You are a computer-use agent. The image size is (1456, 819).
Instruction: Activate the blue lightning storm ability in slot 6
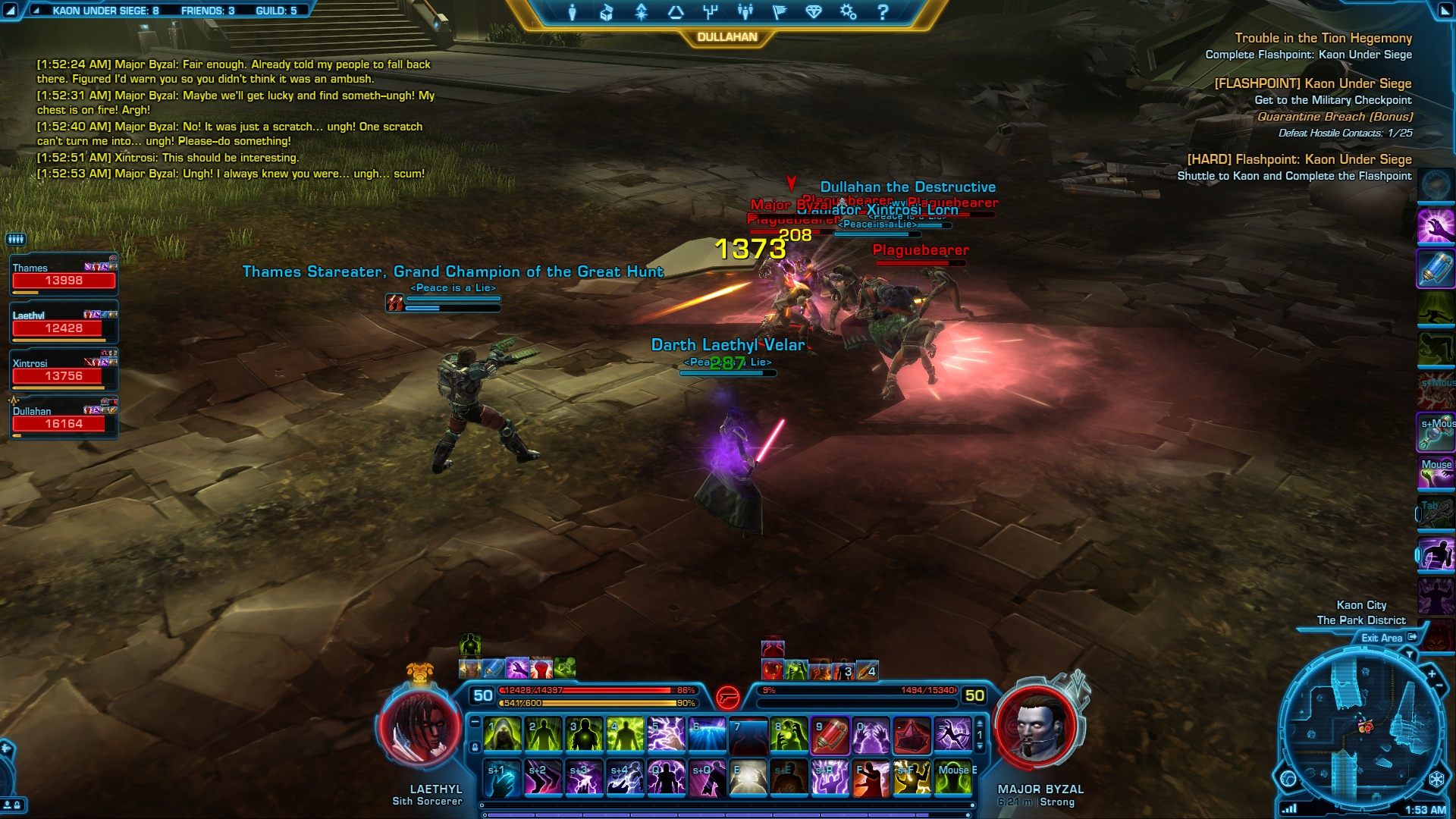click(x=707, y=736)
